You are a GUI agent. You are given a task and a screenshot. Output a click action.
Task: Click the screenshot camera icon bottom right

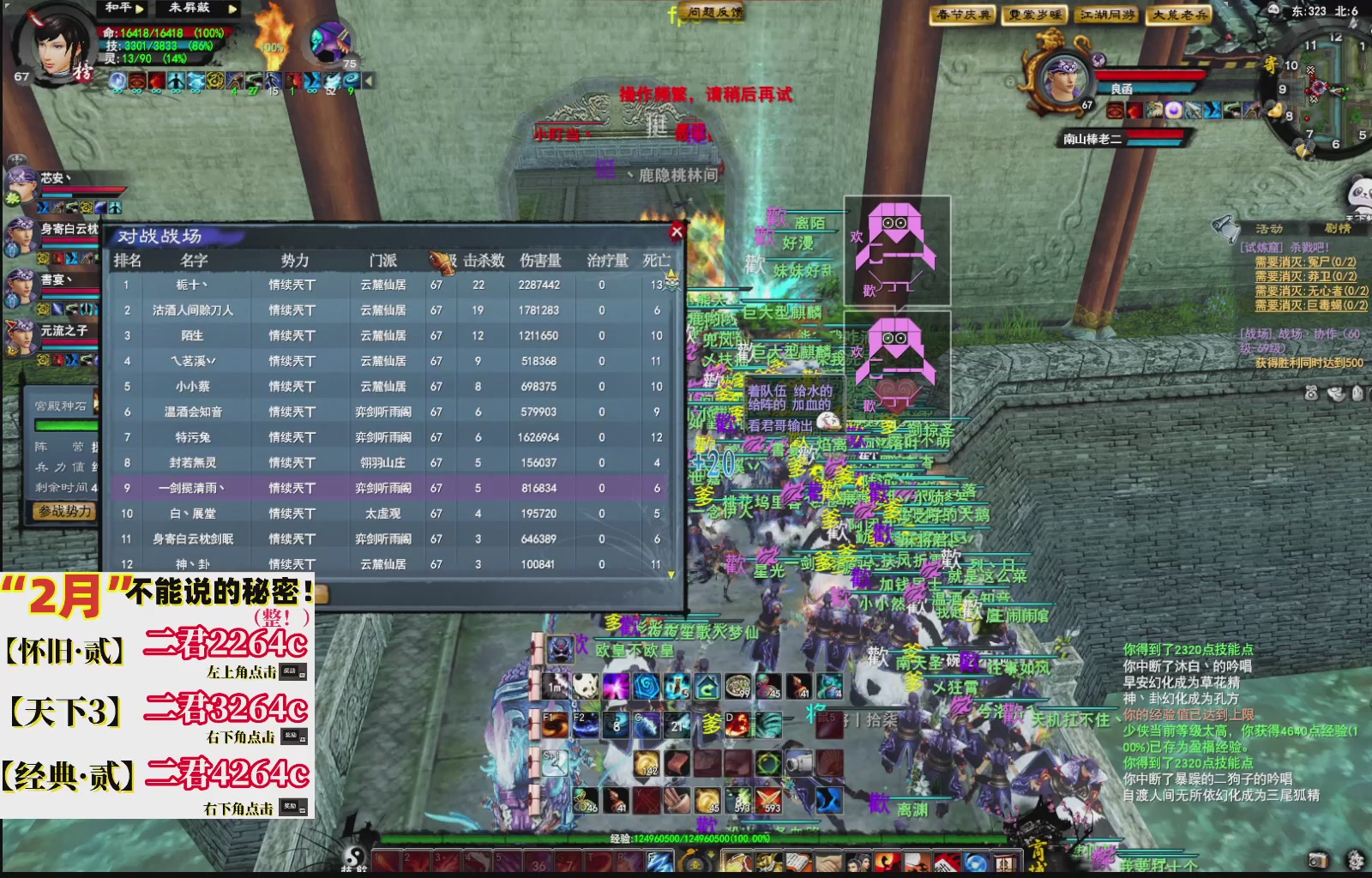point(1318,860)
